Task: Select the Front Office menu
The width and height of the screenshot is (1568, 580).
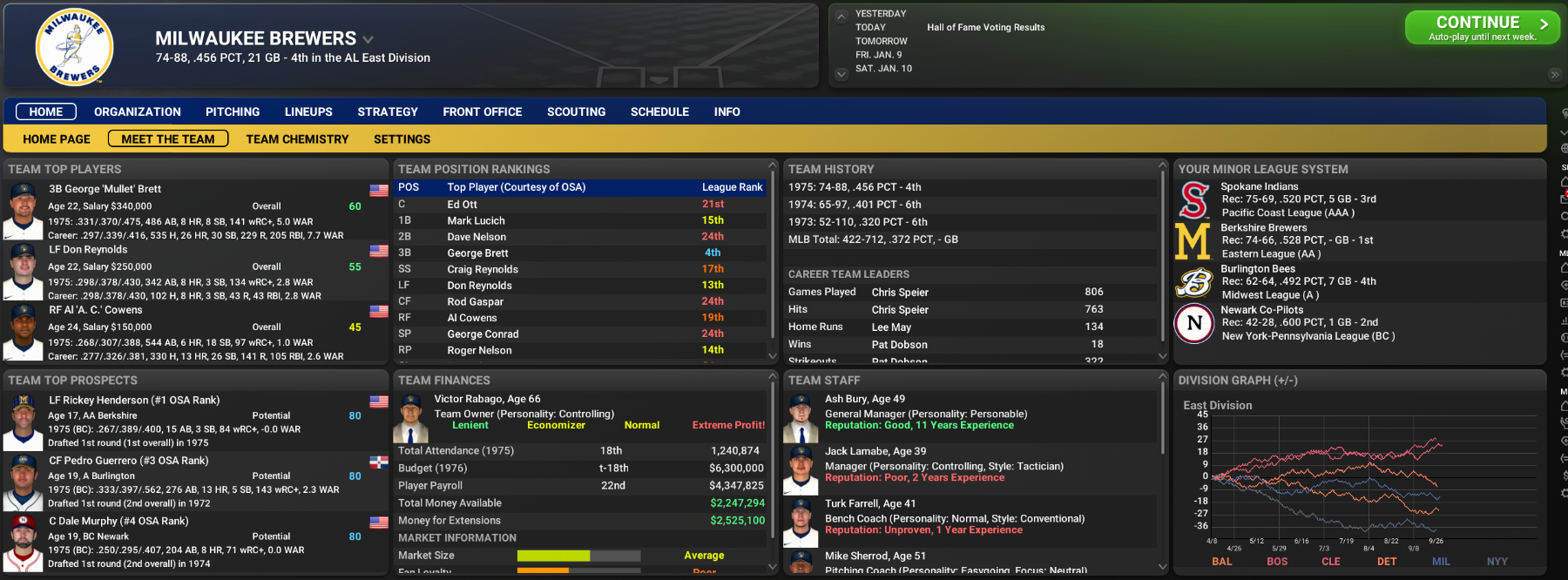Action: click(483, 111)
